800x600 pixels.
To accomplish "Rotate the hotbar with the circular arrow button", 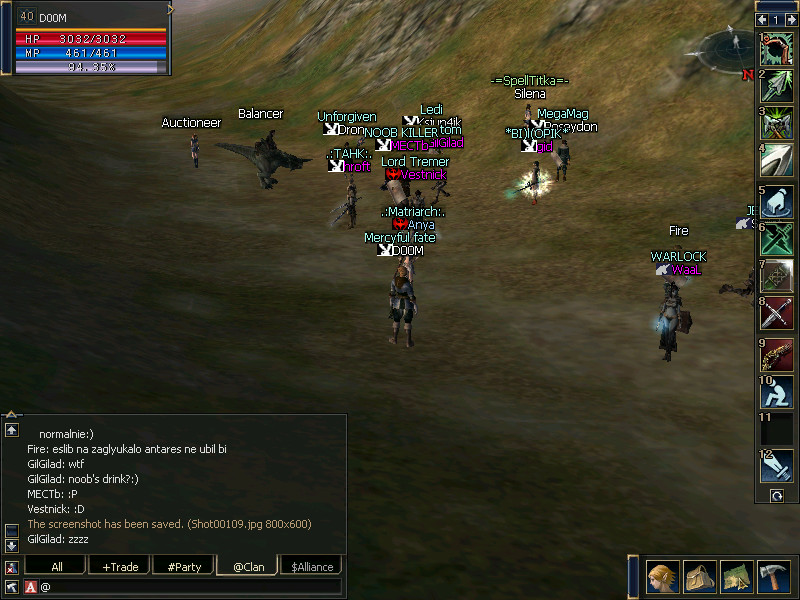I will point(776,496).
